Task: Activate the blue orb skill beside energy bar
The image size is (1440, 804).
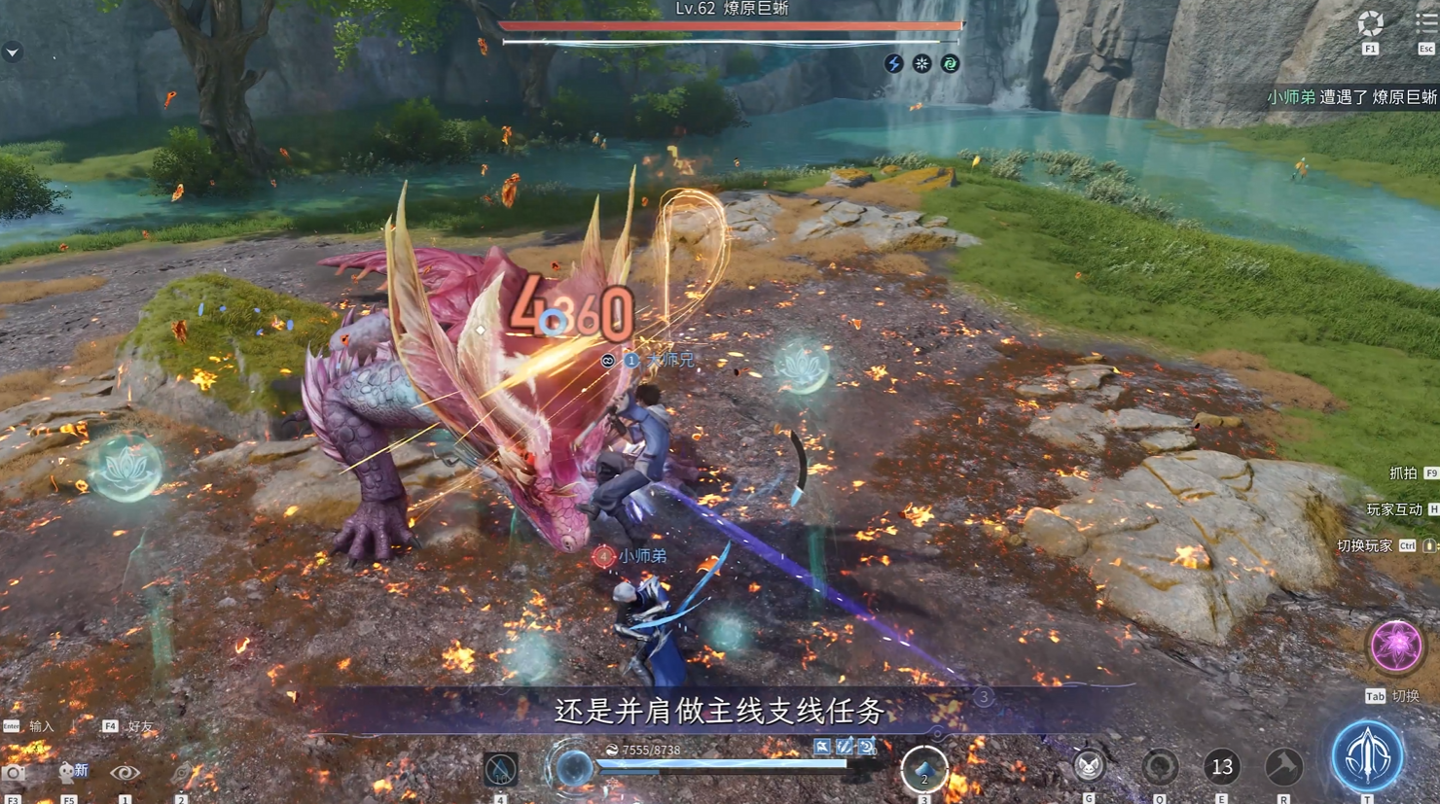Action: coord(573,768)
